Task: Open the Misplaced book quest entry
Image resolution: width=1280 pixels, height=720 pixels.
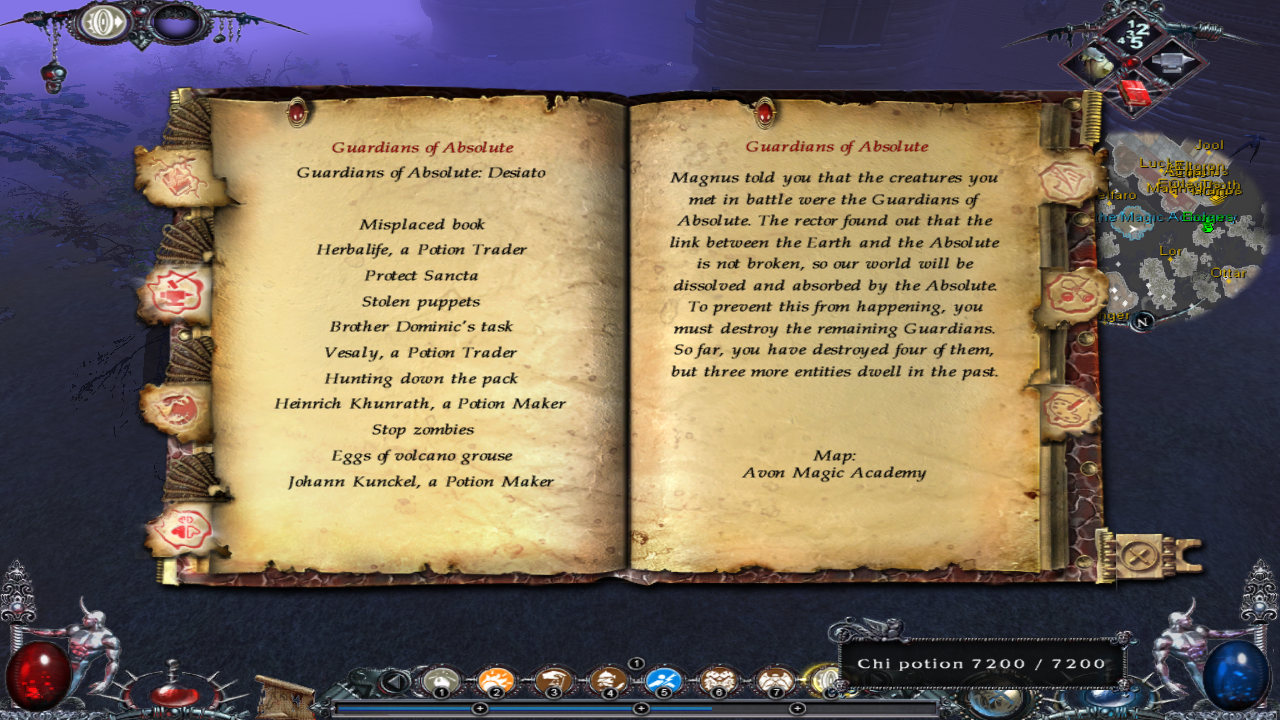Action: tap(422, 224)
